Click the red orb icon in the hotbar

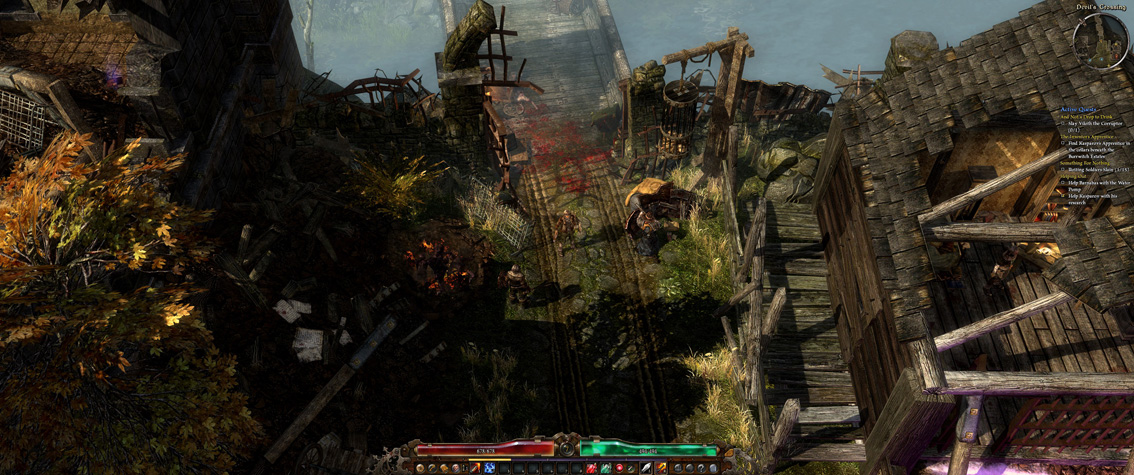(x=619, y=468)
